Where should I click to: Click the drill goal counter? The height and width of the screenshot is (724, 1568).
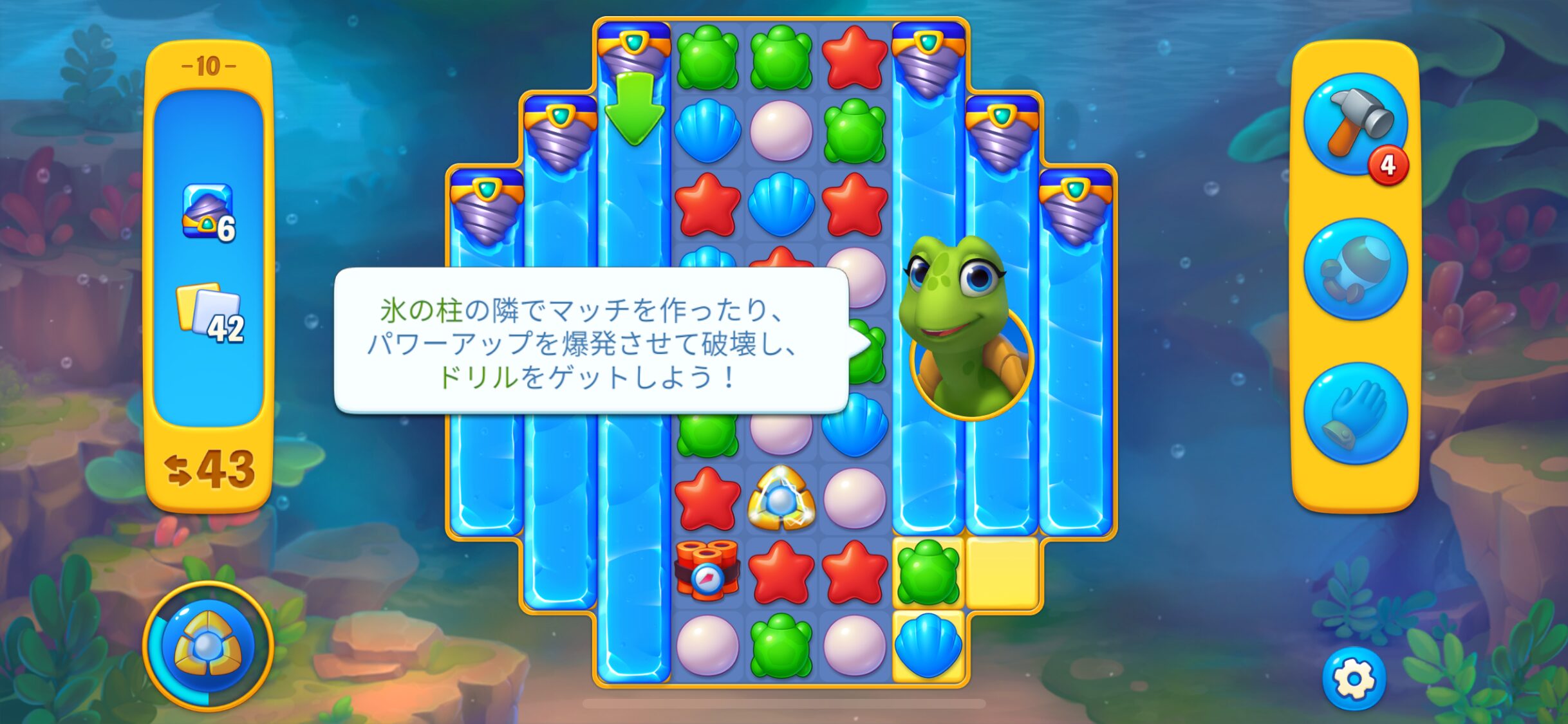(209, 214)
